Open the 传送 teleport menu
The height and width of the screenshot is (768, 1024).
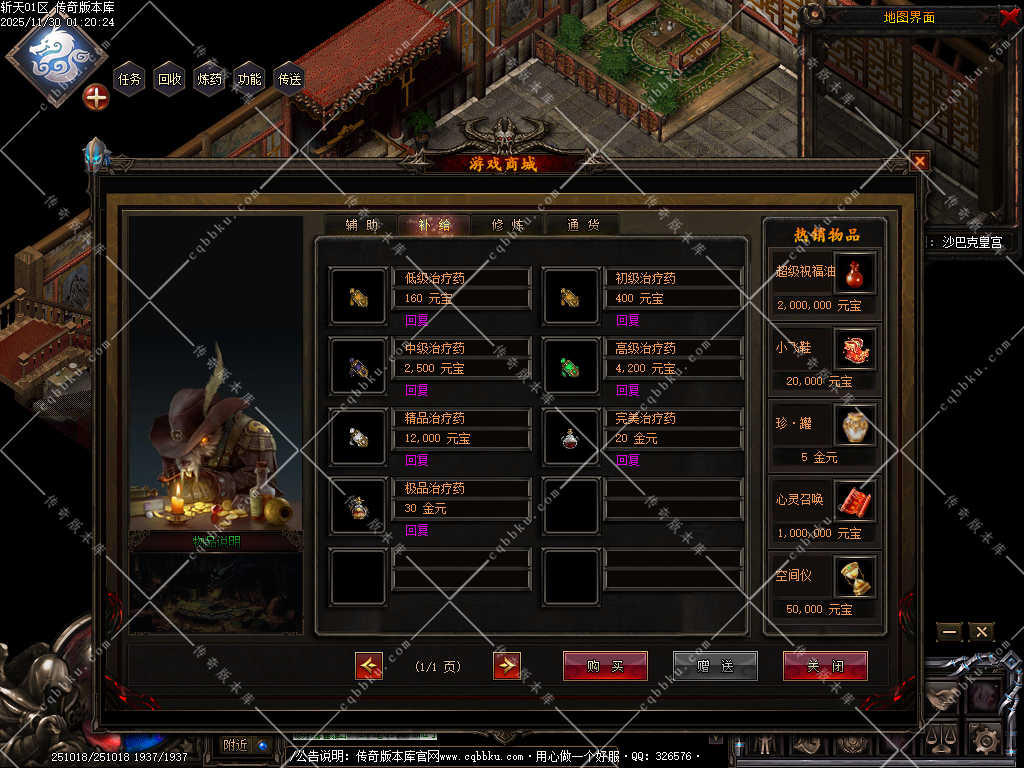290,79
